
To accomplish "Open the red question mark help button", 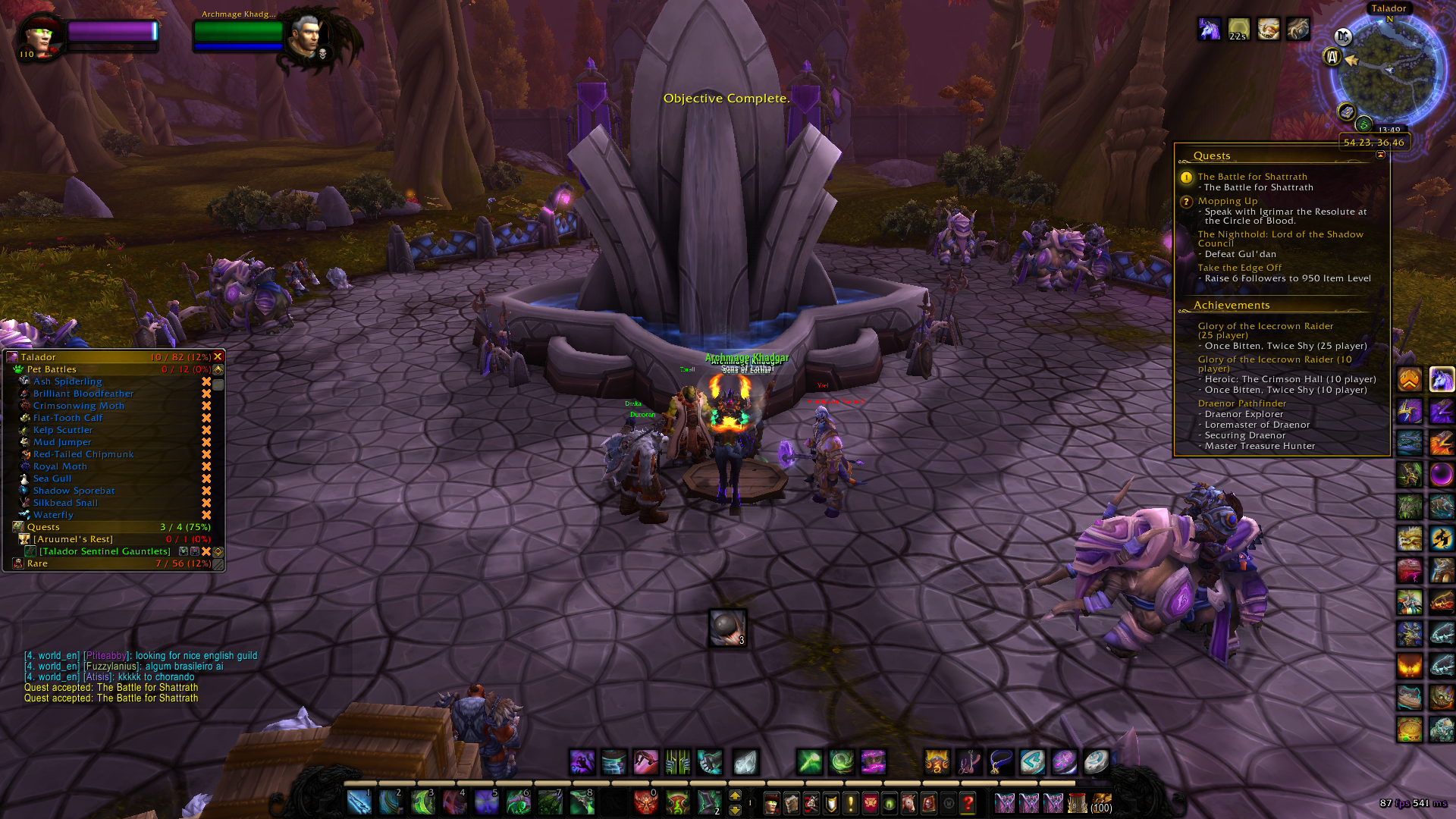I will (968, 802).
